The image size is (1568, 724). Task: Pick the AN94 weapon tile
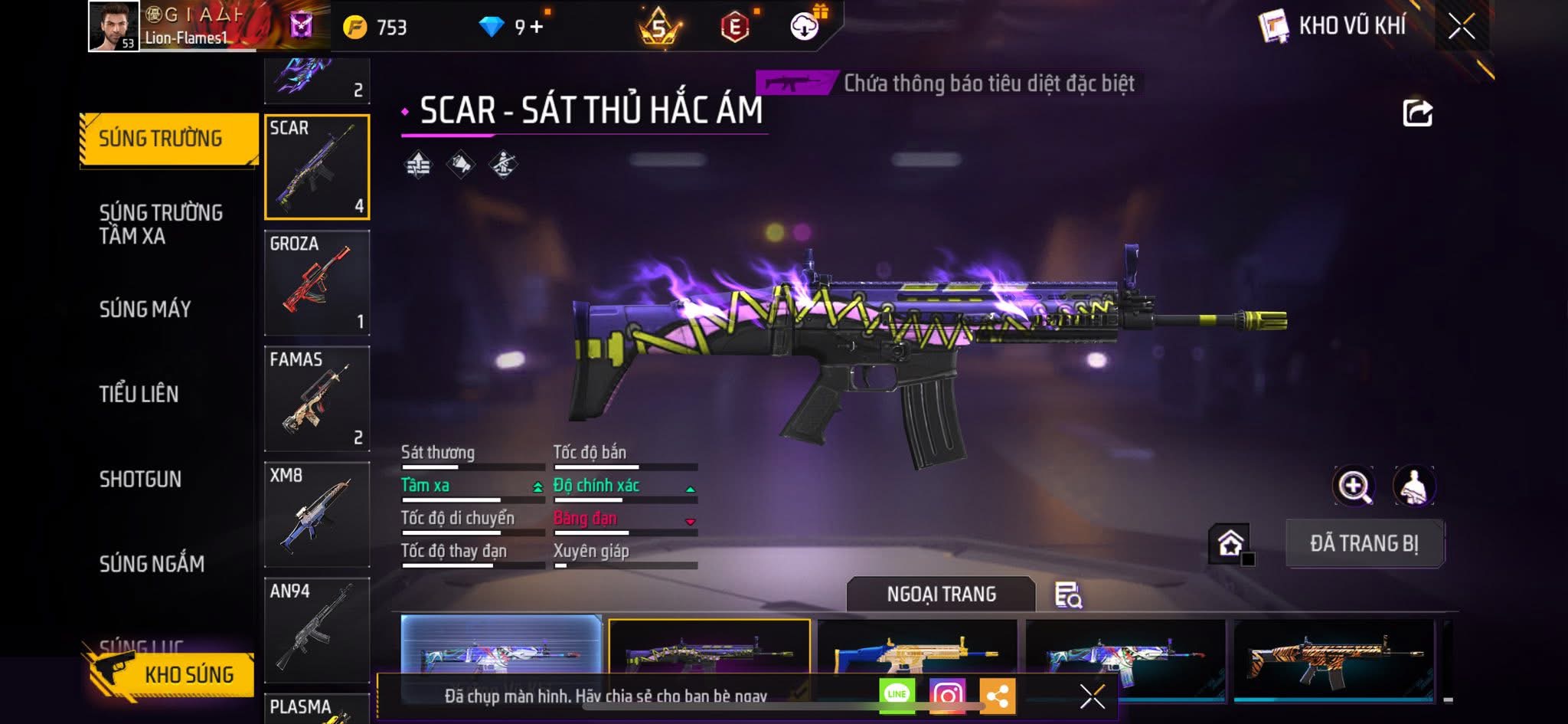317,630
